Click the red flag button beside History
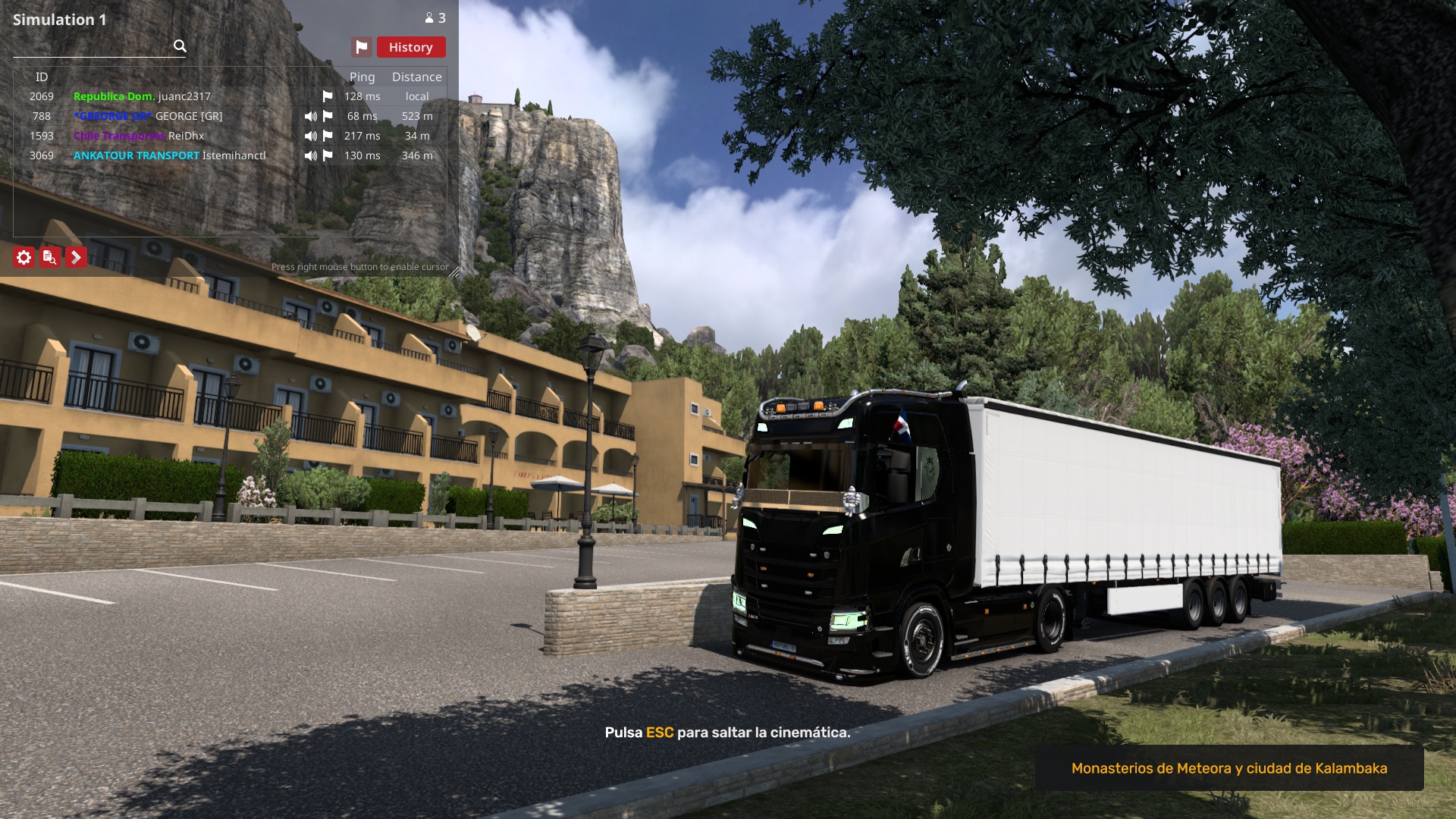 pyautogui.click(x=362, y=47)
